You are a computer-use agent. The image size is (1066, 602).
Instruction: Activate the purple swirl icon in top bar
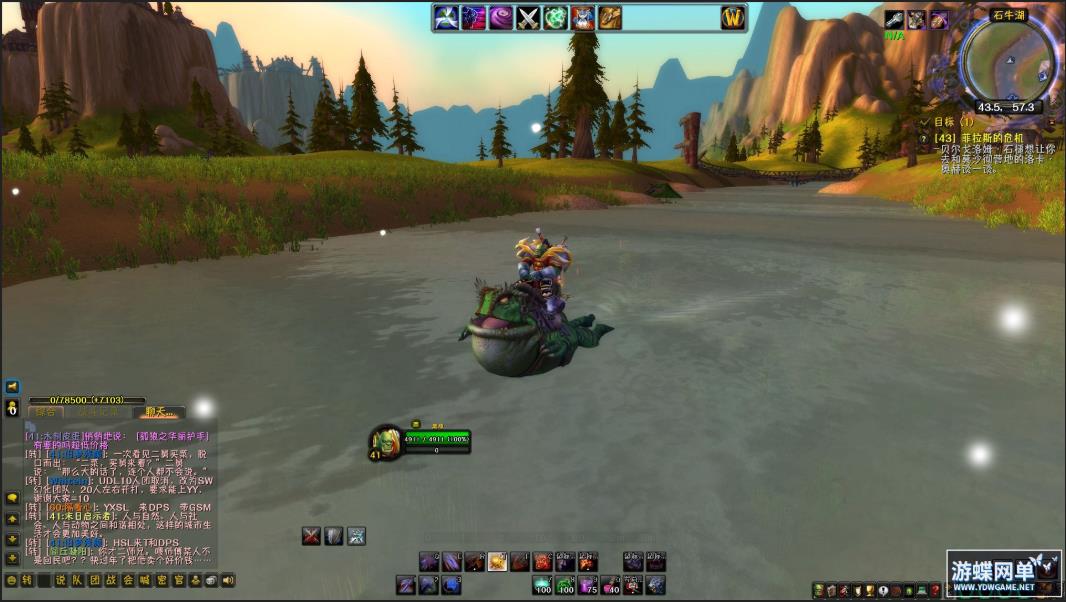501,17
